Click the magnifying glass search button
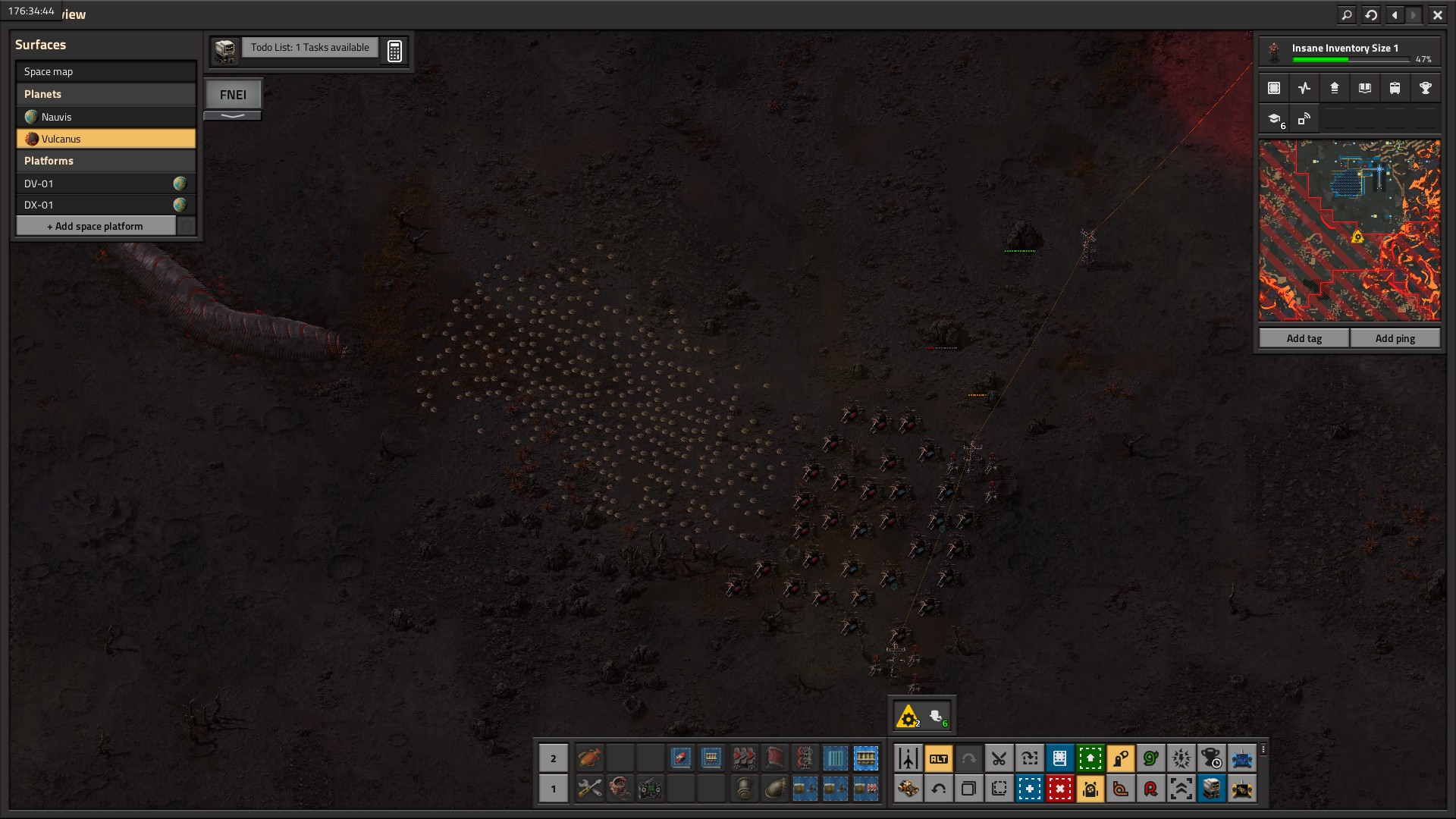The height and width of the screenshot is (819, 1456). (x=1347, y=14)
